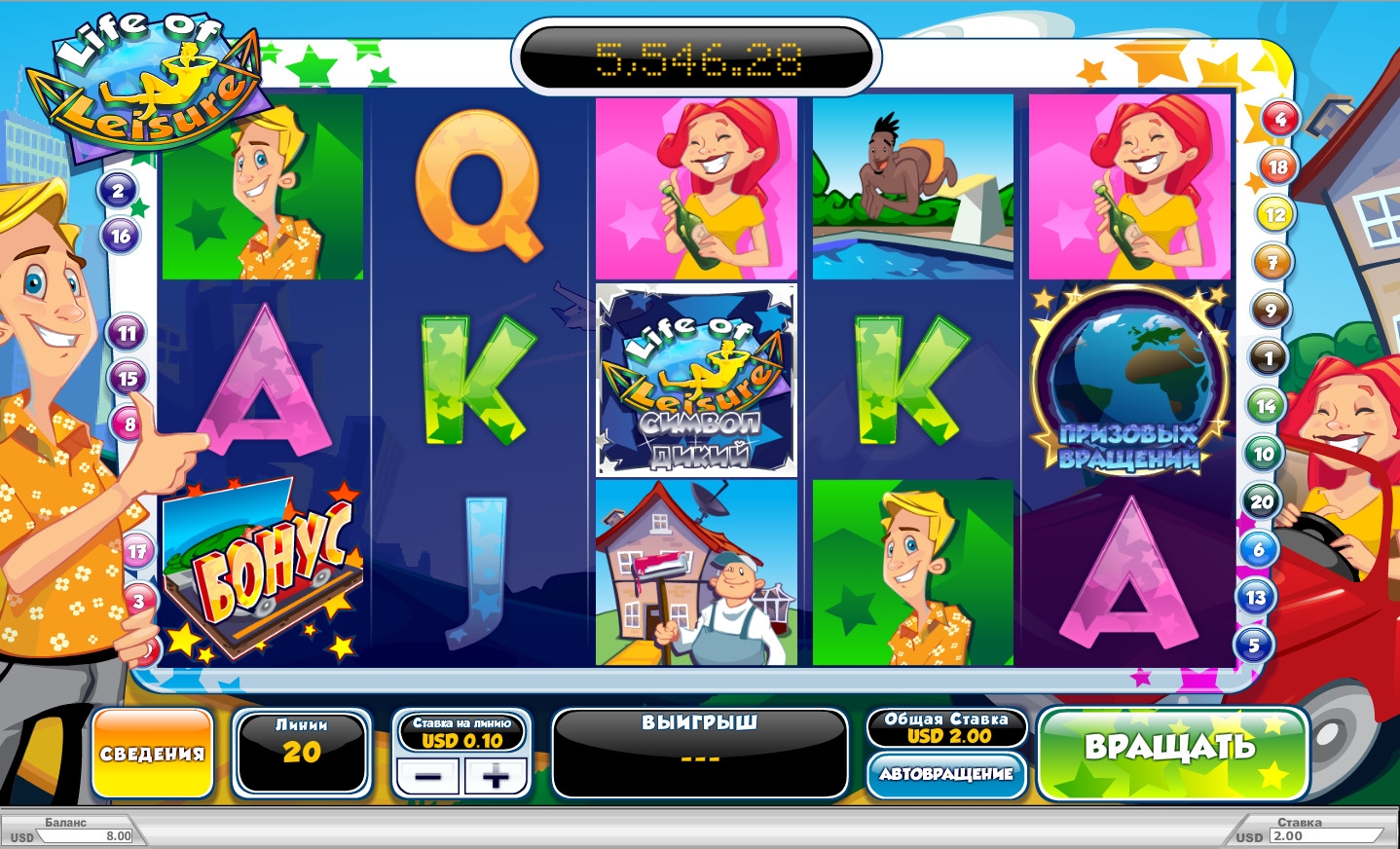Activate payline 5 marker
This screenshot has height=849, width=1400.
pyautogui.click(x=1254, y=645)
